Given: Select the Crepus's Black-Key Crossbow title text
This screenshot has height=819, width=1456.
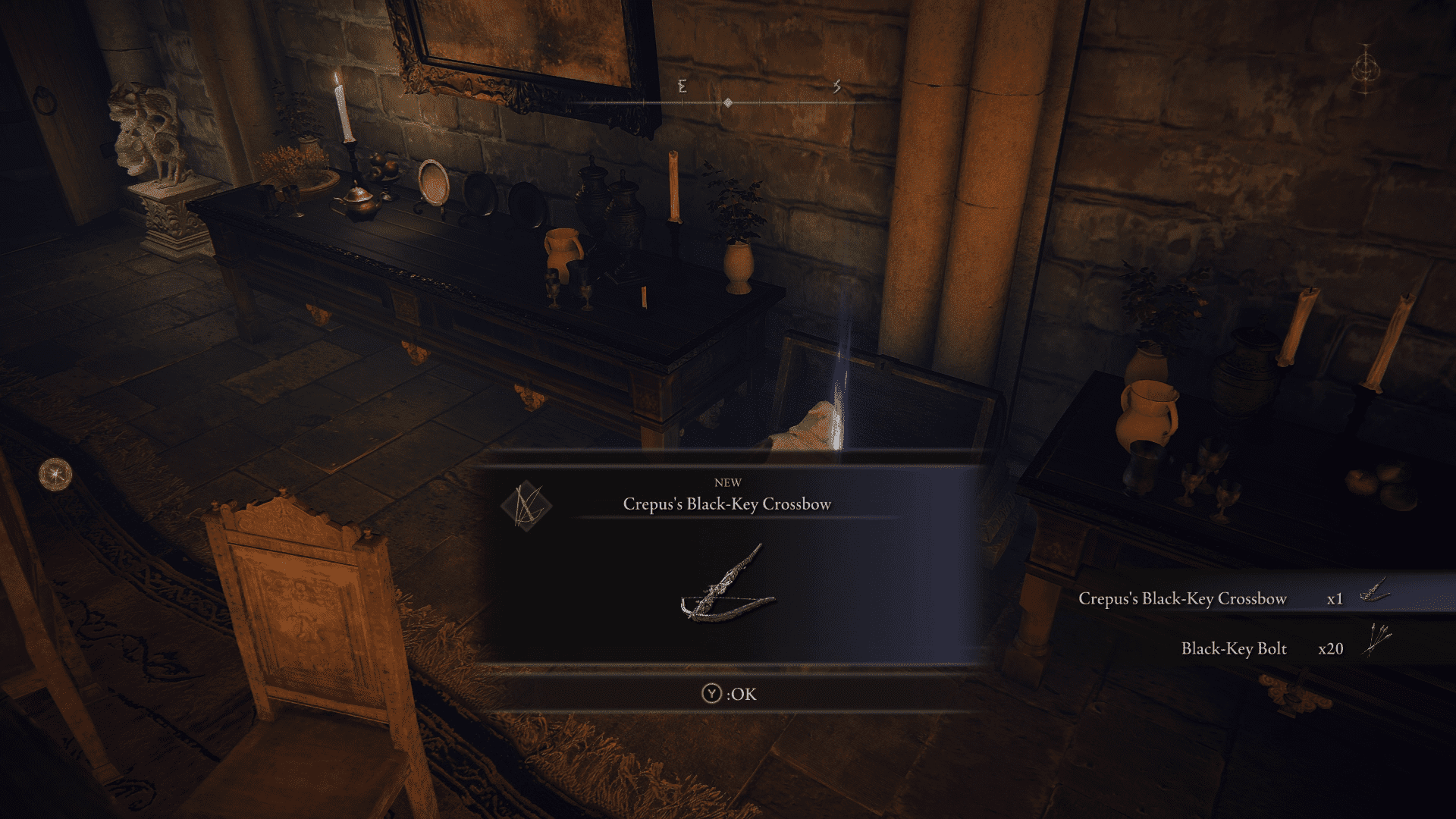Looking at the screenshot, I should point(728,501).
